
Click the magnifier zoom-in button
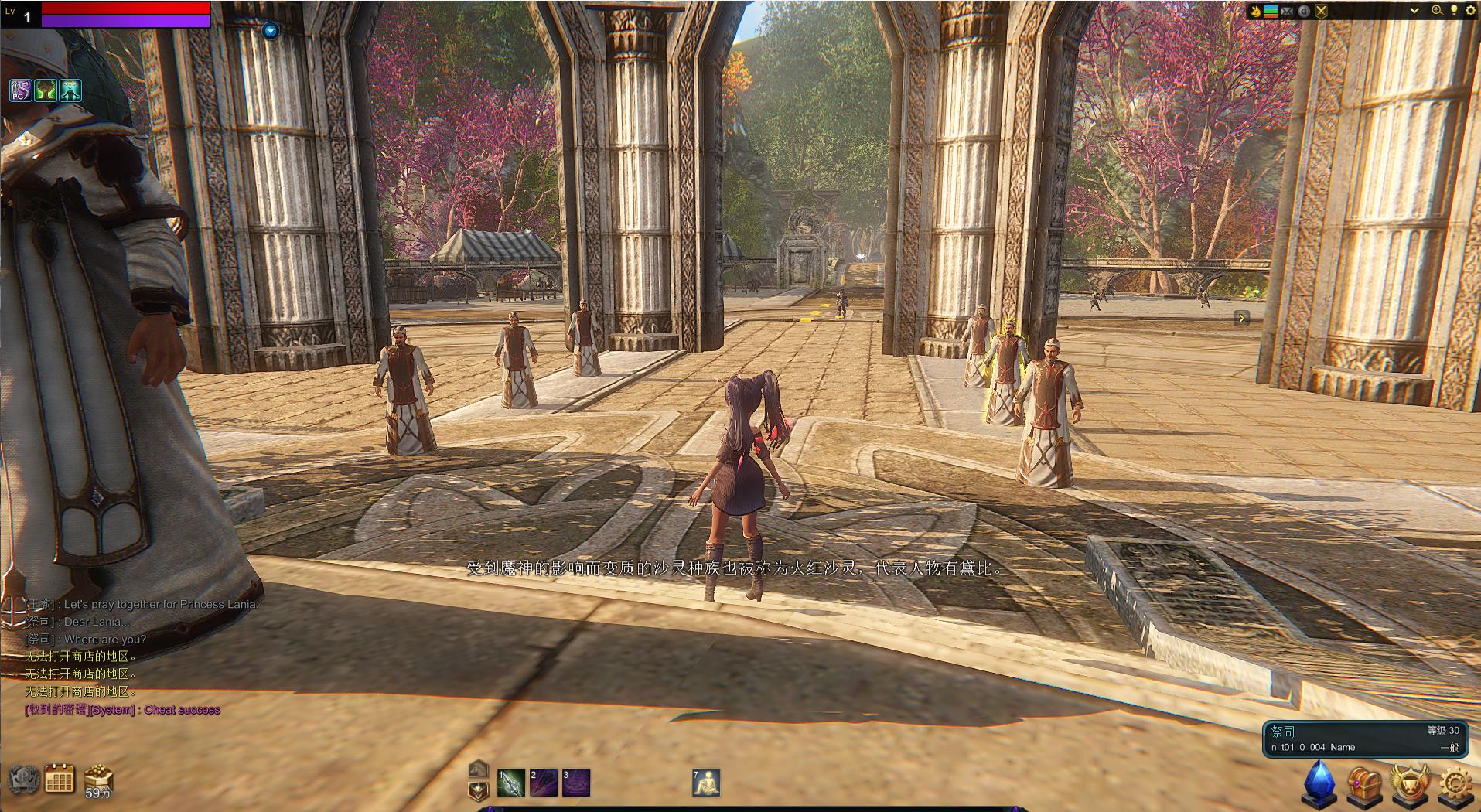(1437, 11)
